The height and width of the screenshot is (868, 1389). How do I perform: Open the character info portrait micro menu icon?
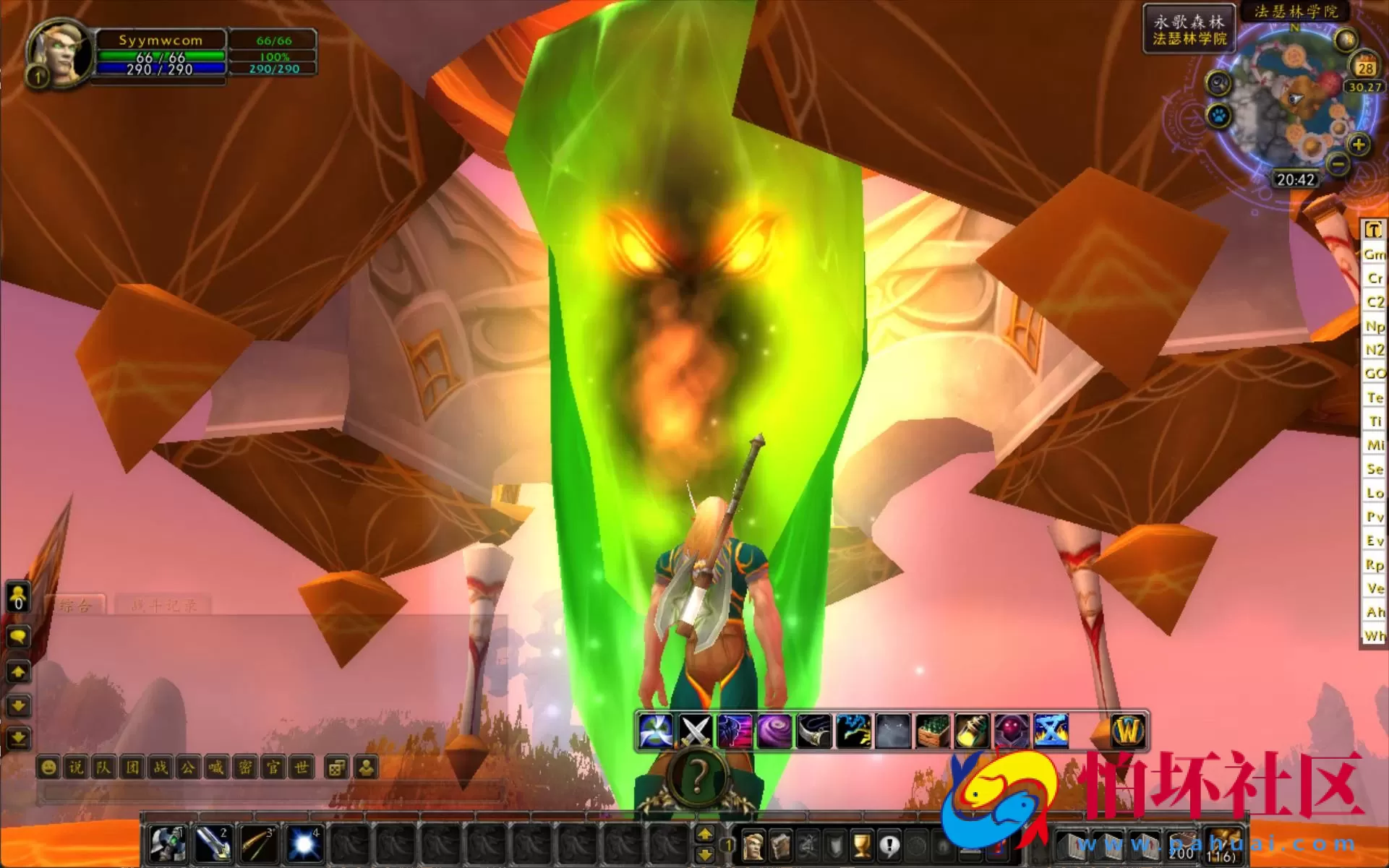click(x=754, y=845)
